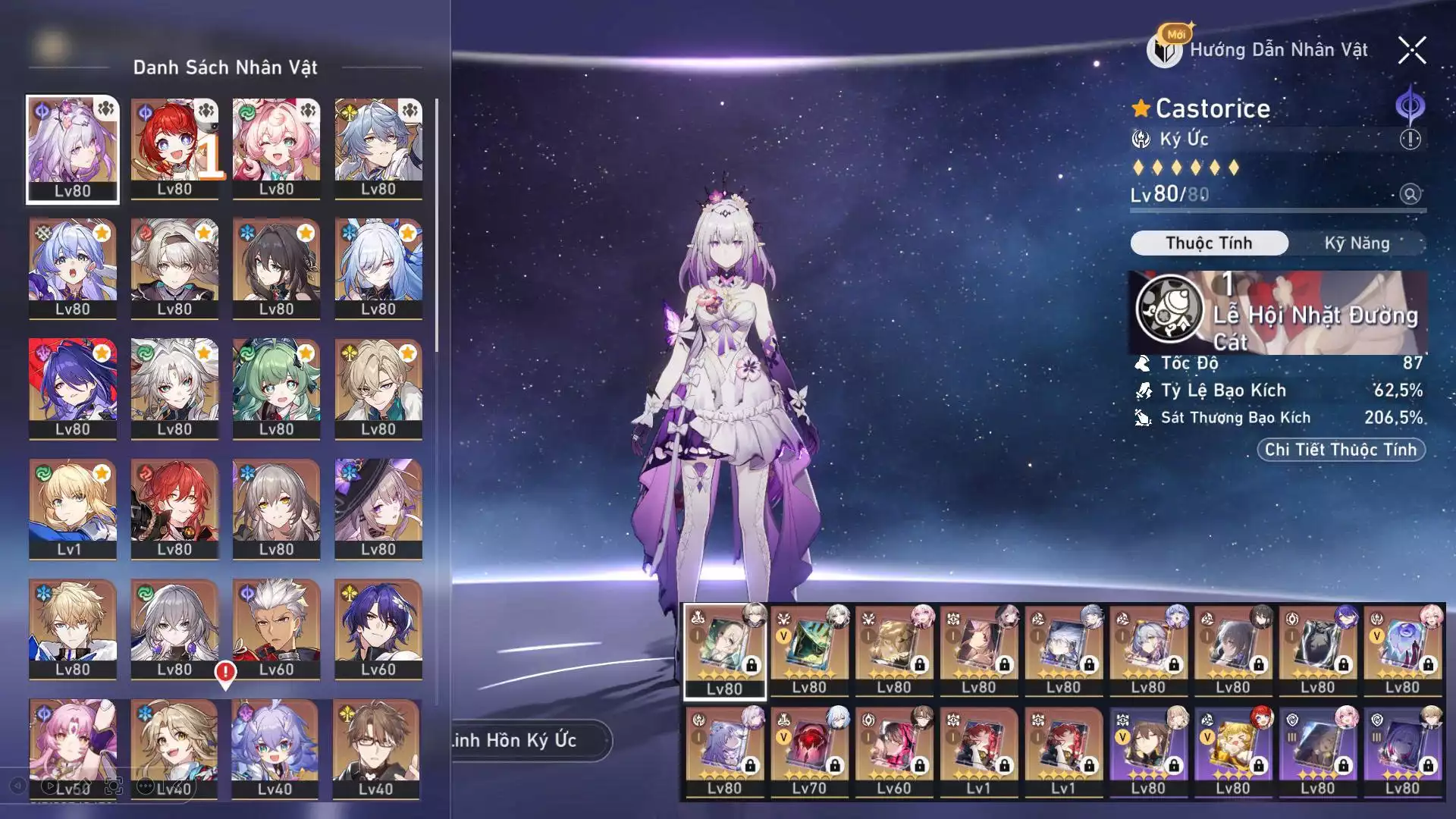Choose the red-haired character with number 1
The image size is (1456, 819).
click(174, 149)
